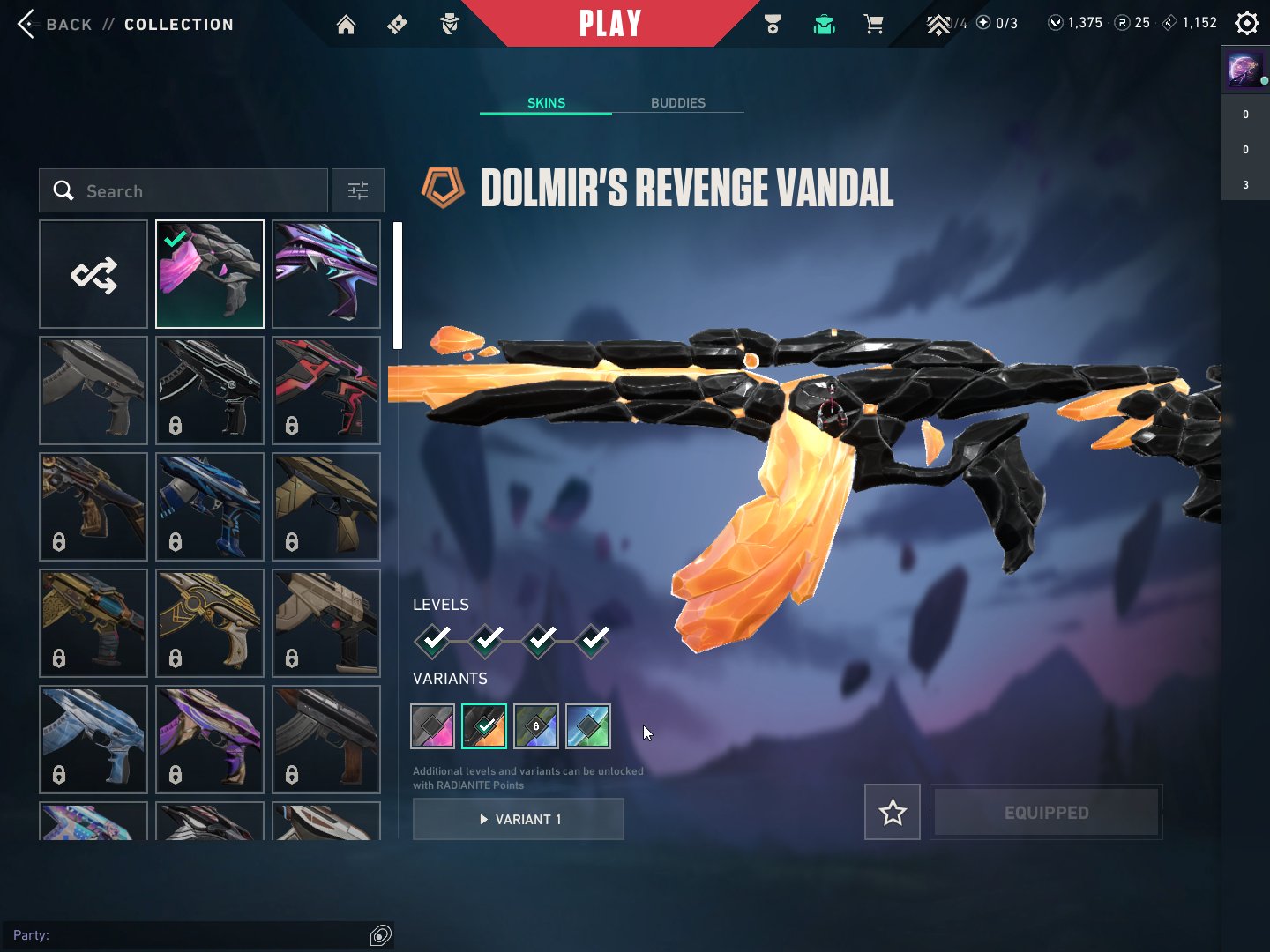Select the locked blue variant swatch
Viewport: 1270px width, 952px height.
pos(536,726)
